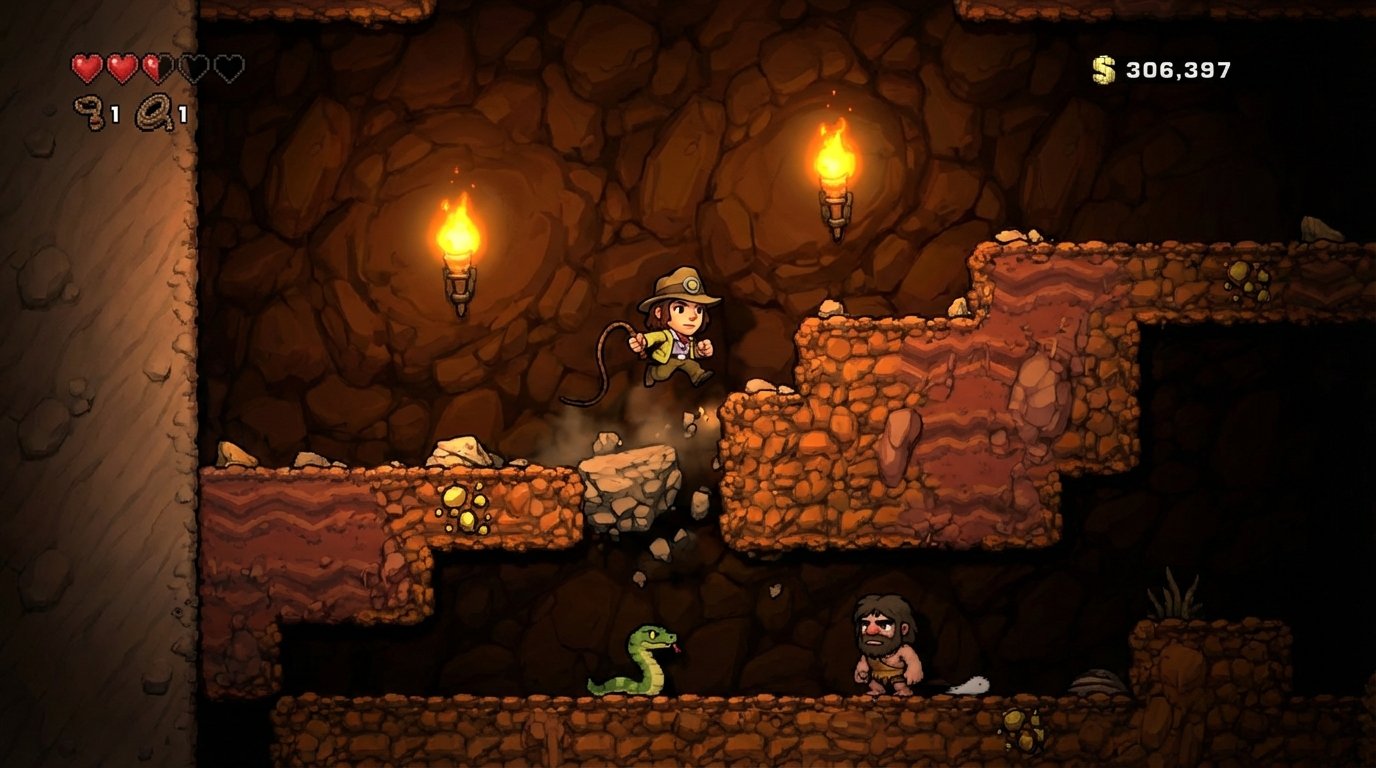Select the first heart in the health bar
Screen dimensions: 1376x768
point(88,67)
